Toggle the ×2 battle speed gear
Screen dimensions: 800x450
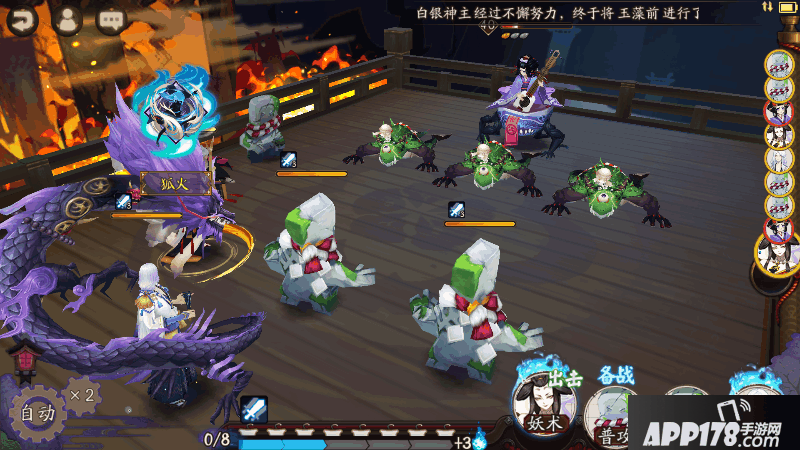pos(82,395)
